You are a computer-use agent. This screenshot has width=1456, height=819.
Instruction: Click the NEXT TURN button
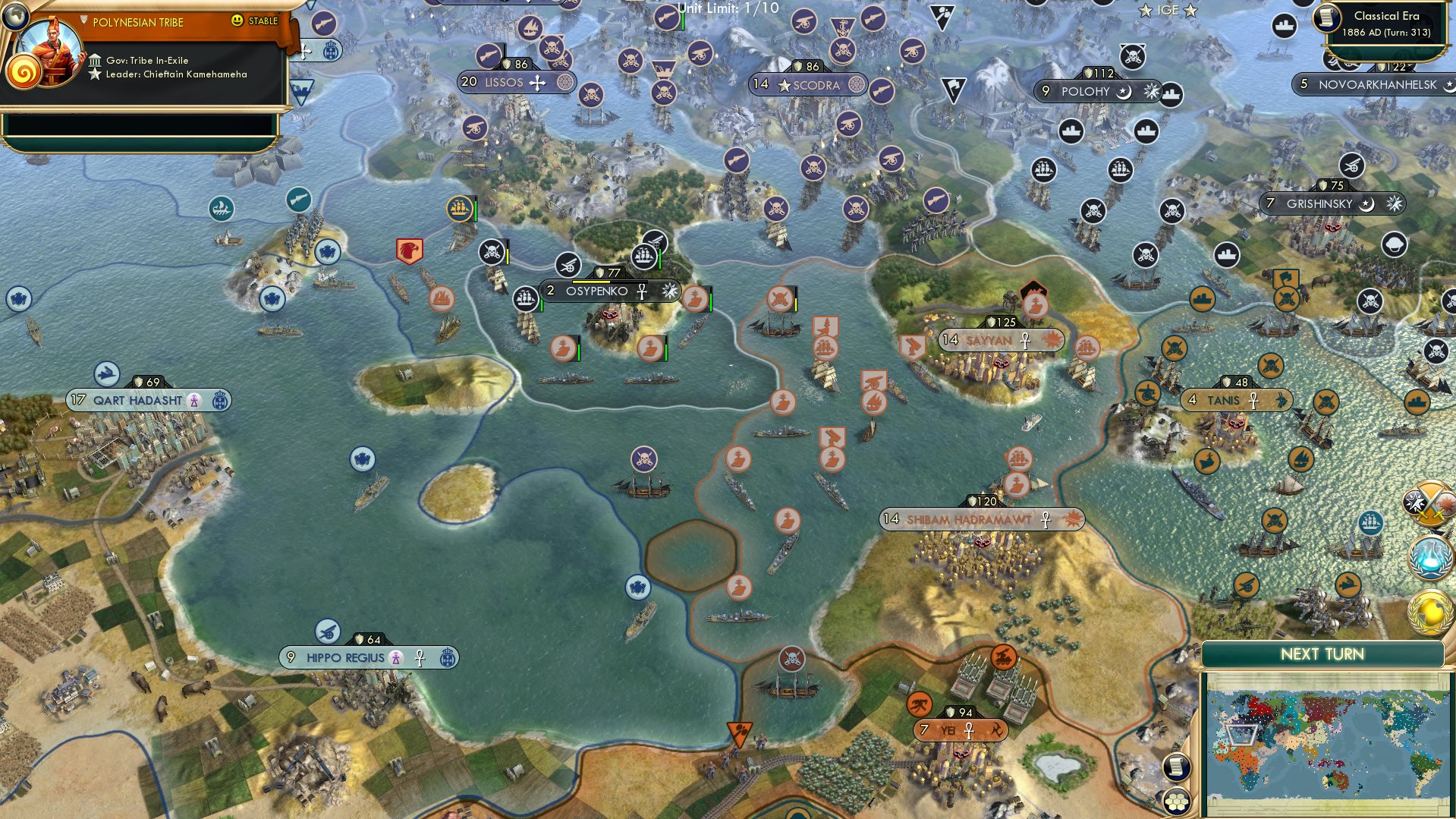(x=1323, y=653)
